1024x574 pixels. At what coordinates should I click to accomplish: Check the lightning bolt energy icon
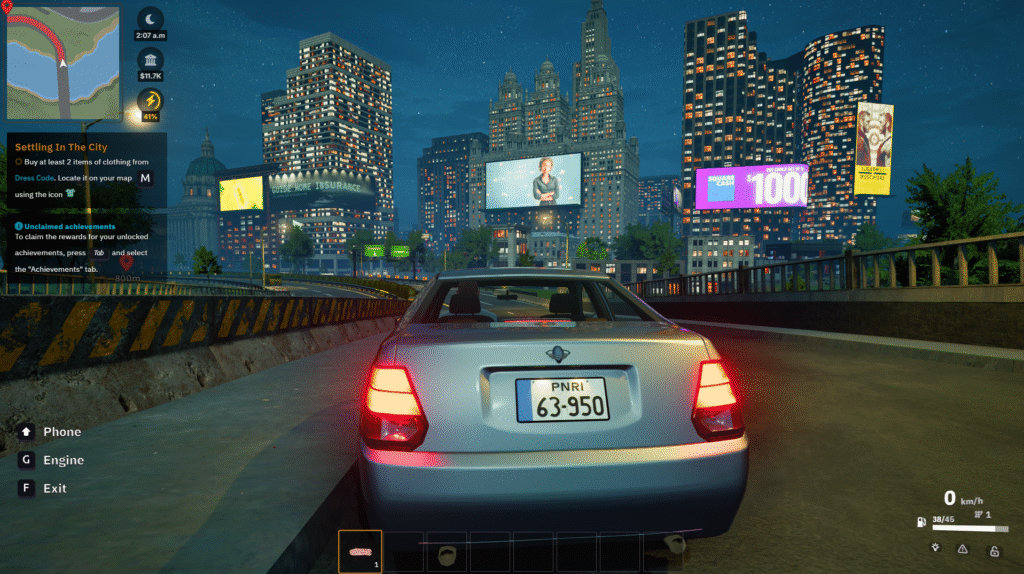151,100
